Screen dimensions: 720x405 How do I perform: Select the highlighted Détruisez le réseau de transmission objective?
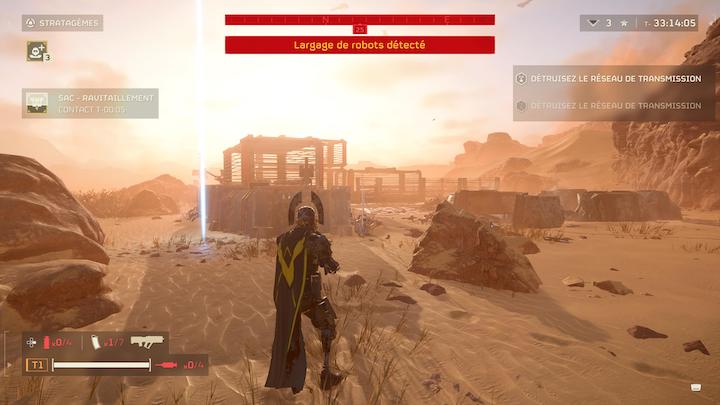coord(615,78)
